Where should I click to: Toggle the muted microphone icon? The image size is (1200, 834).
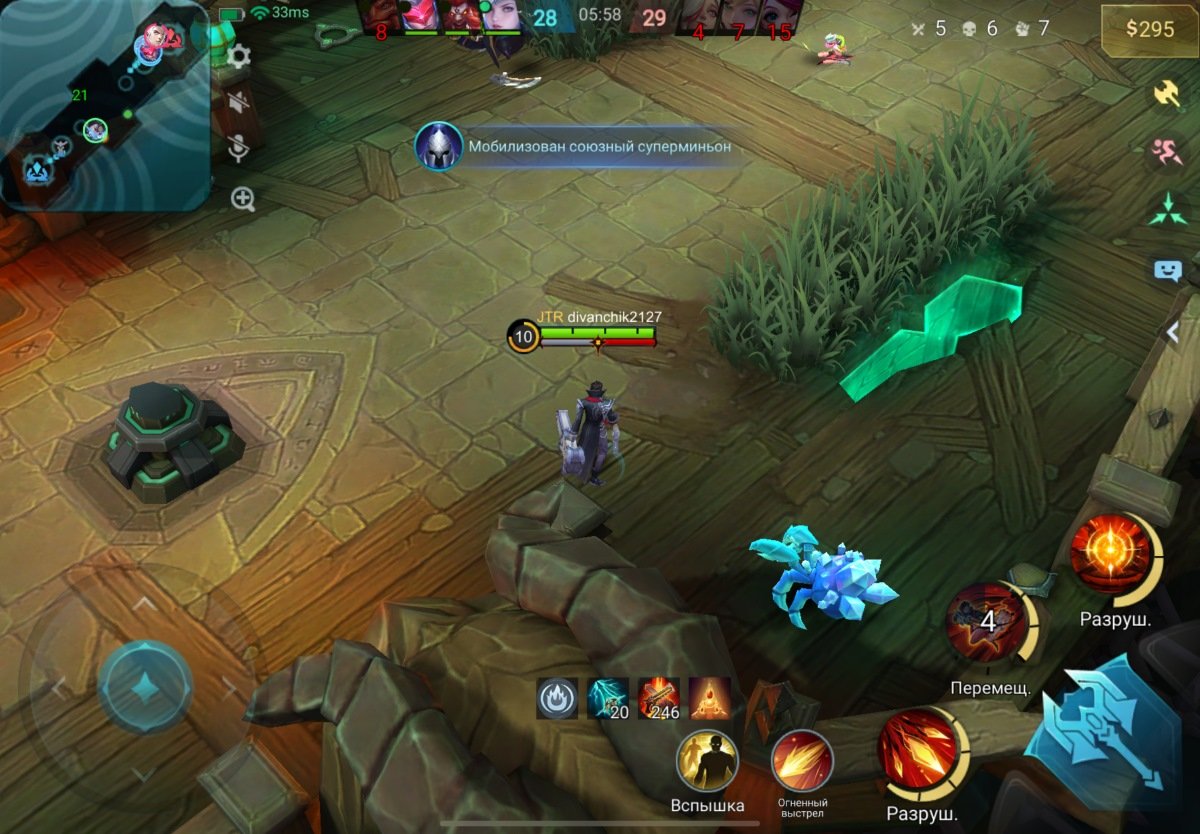click(239, 149)
